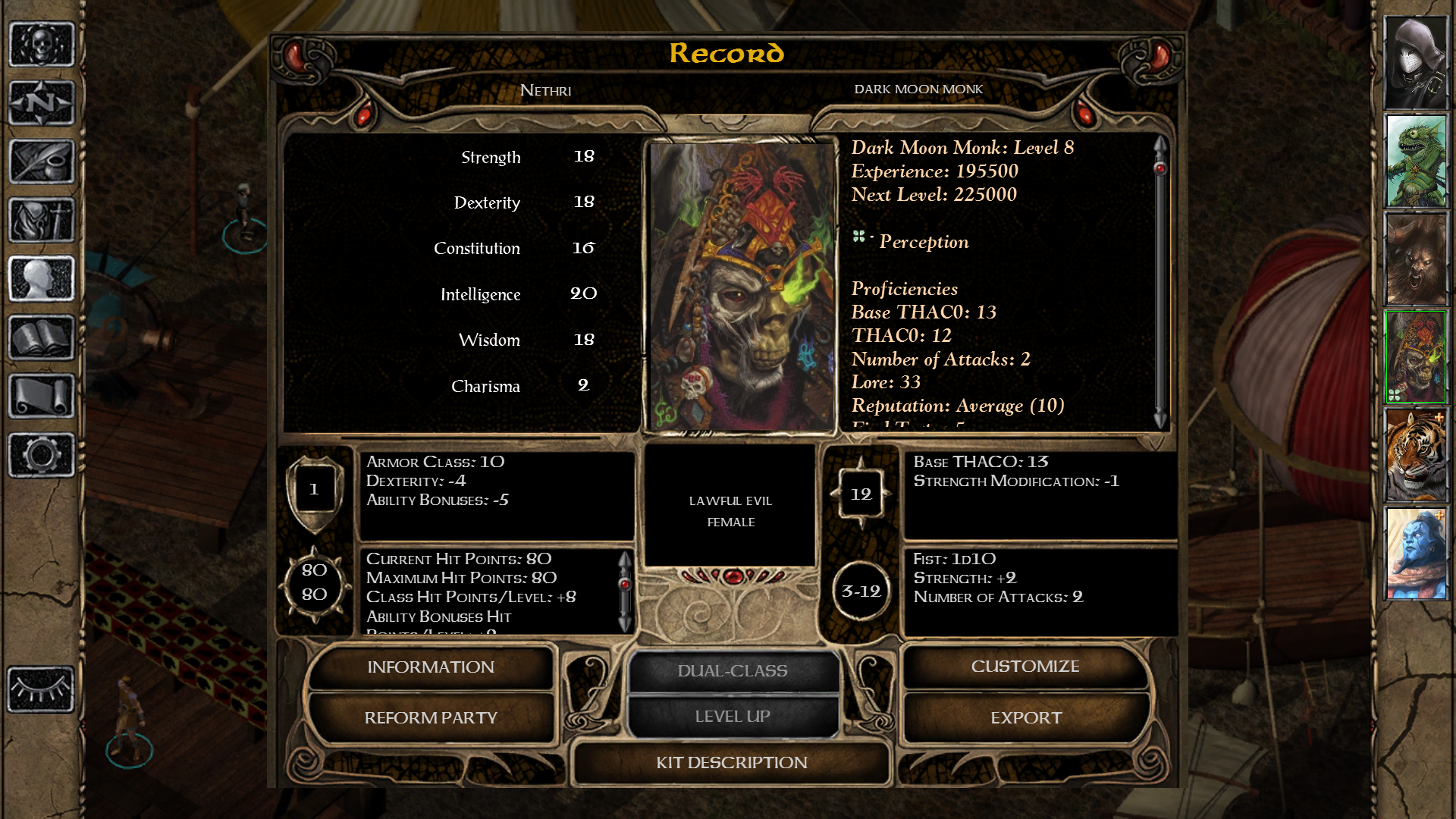
Task: Select the hooded masked party portrait
Action: coord(1416,63)
